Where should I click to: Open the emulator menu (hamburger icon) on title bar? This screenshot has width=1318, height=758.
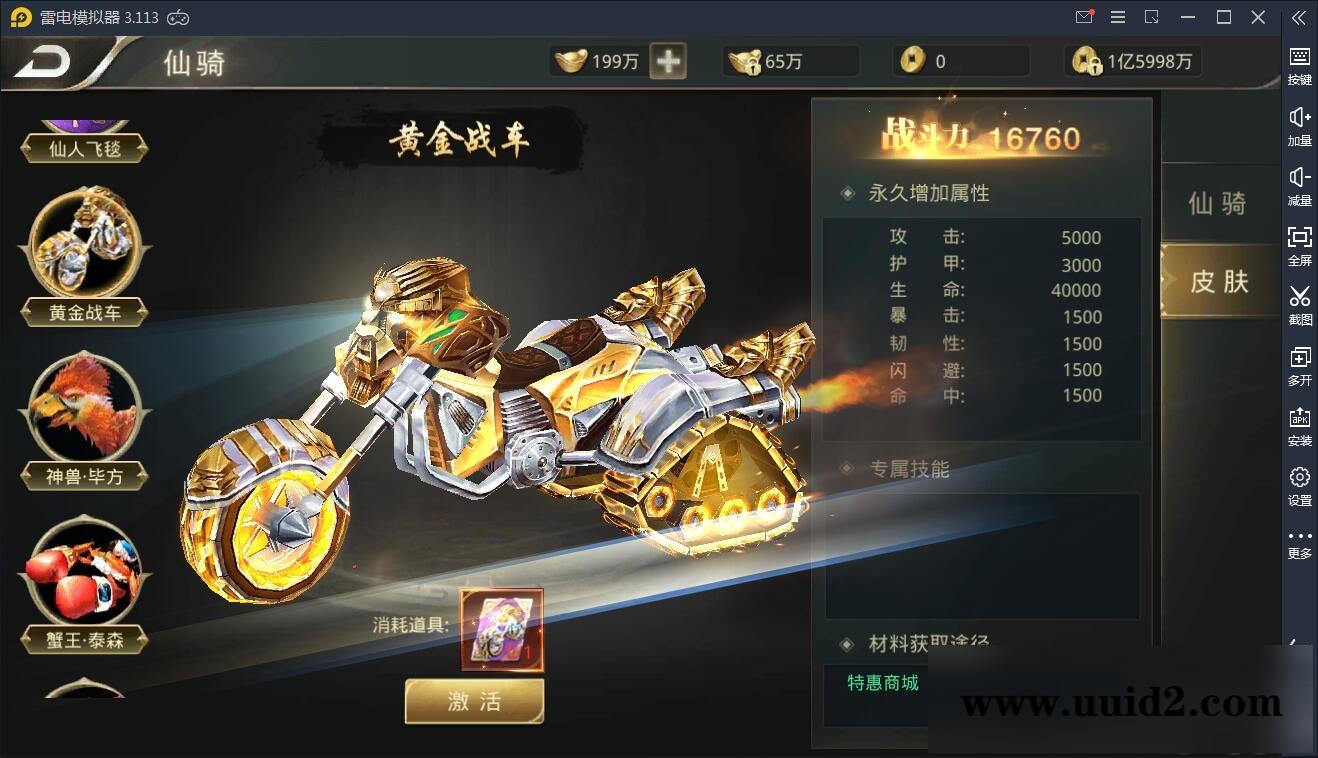pyautogui.click(x=1117, y=17)
